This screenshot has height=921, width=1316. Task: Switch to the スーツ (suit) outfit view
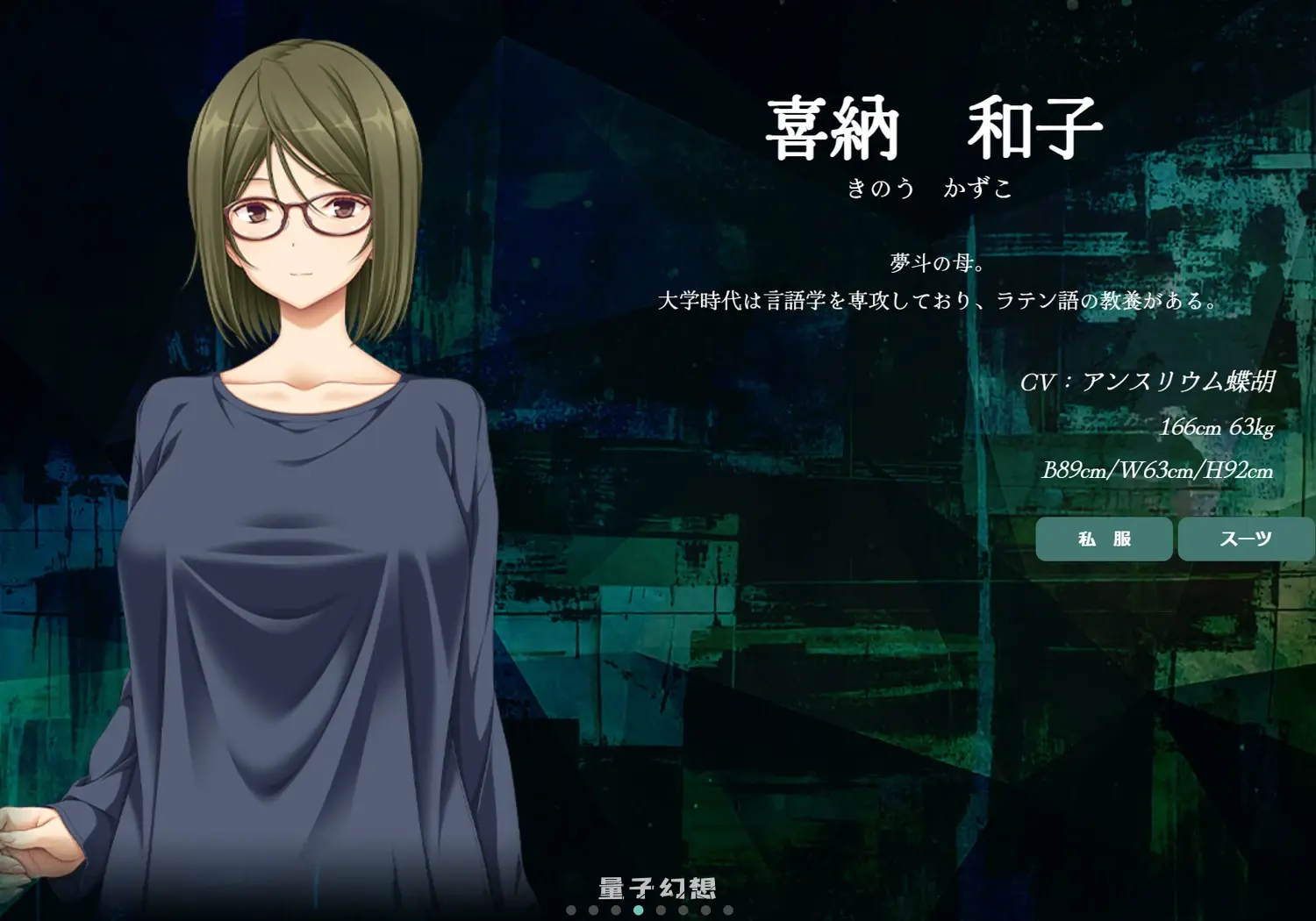(1244, 539)
